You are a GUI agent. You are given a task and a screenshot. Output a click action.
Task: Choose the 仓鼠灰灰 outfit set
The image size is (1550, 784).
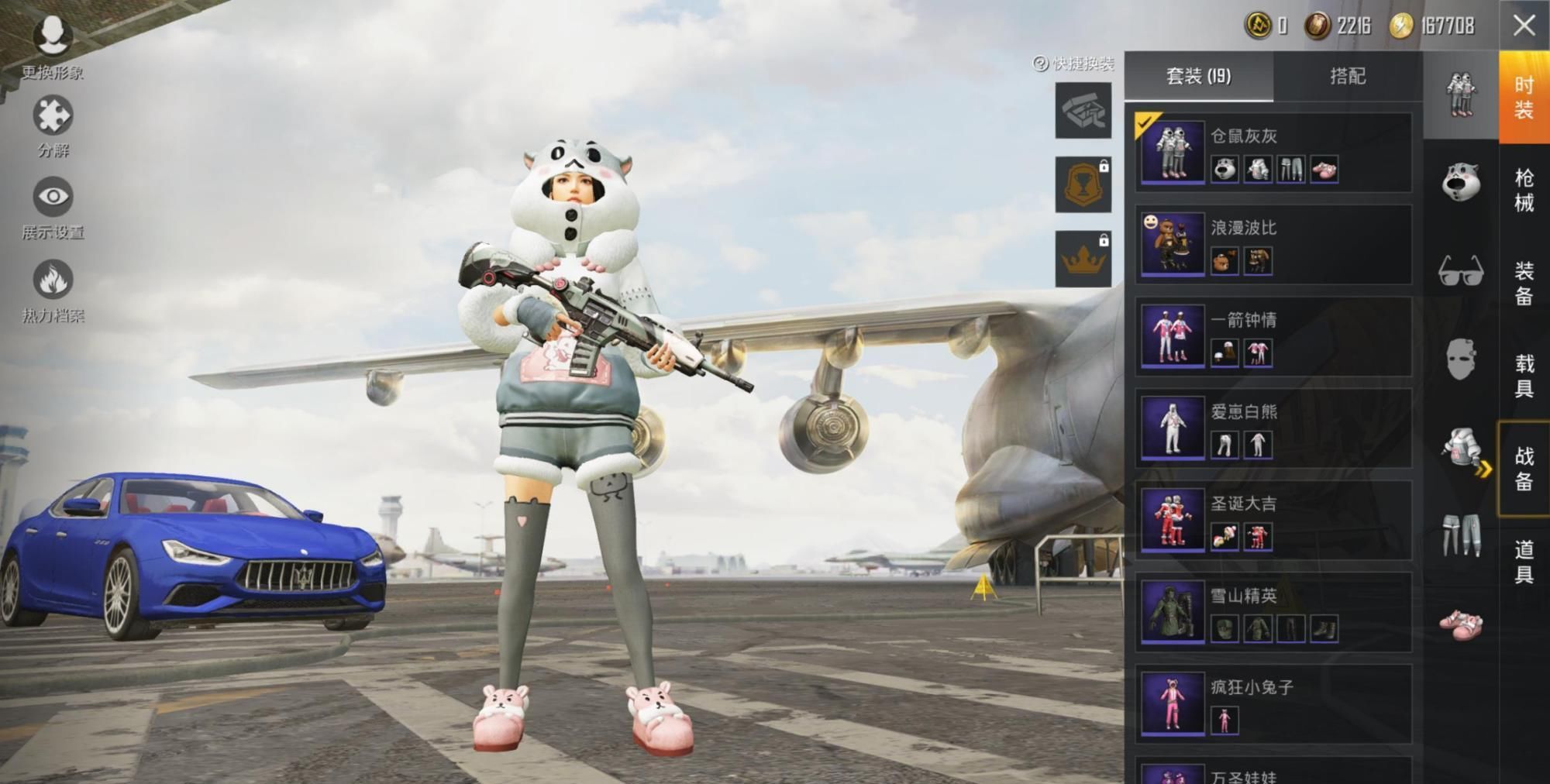tap(1273, 153)
